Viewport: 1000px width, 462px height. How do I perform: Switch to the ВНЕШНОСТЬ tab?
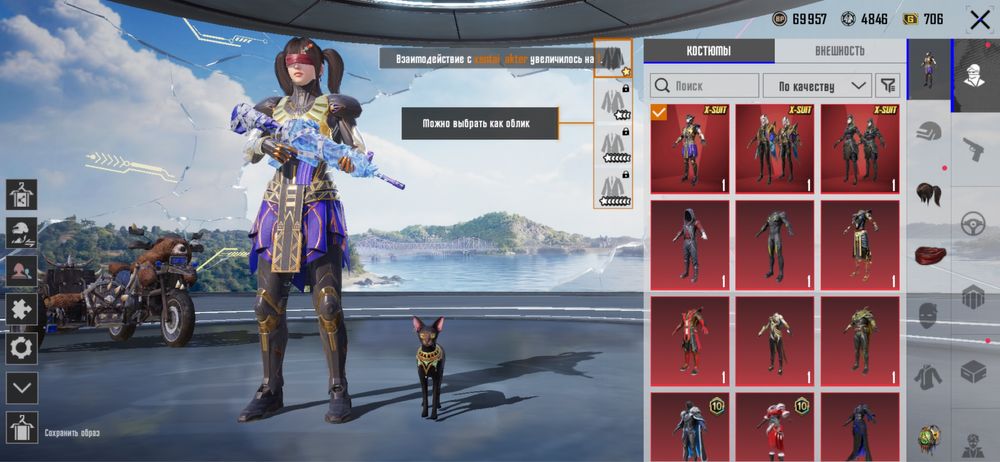click(839, 51)
